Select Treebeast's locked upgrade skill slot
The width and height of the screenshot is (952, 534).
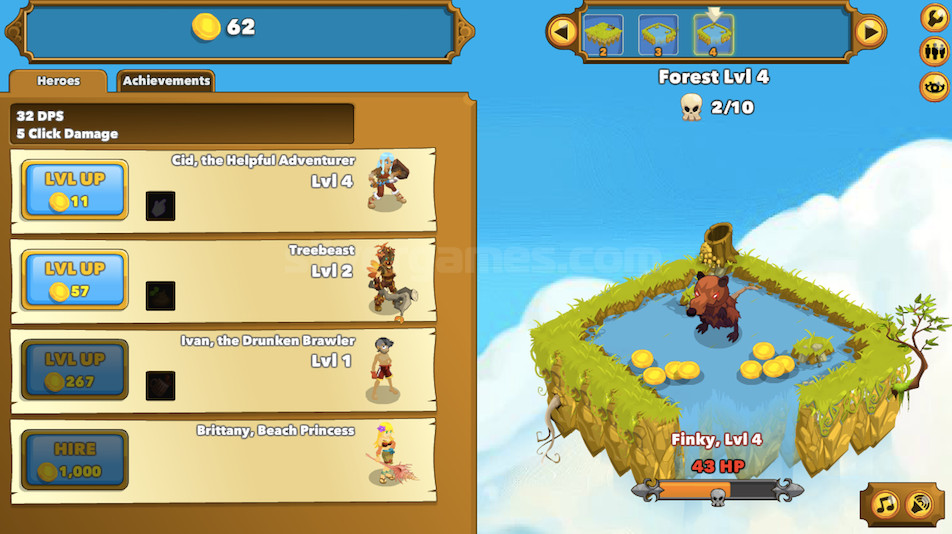pyautogui.click(x=160, y=296)
